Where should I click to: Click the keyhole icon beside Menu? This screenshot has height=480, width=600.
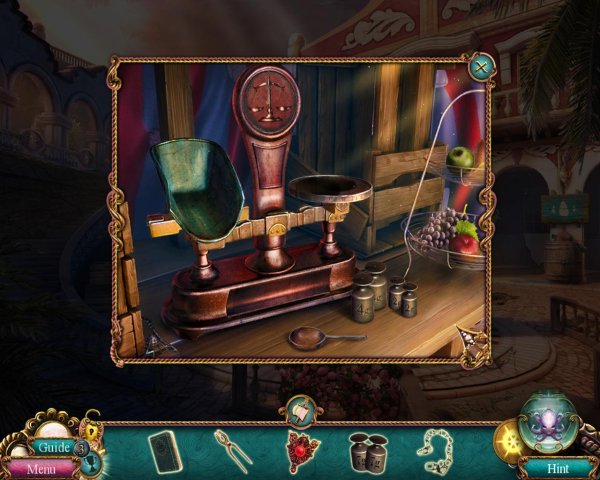[89, 463]
